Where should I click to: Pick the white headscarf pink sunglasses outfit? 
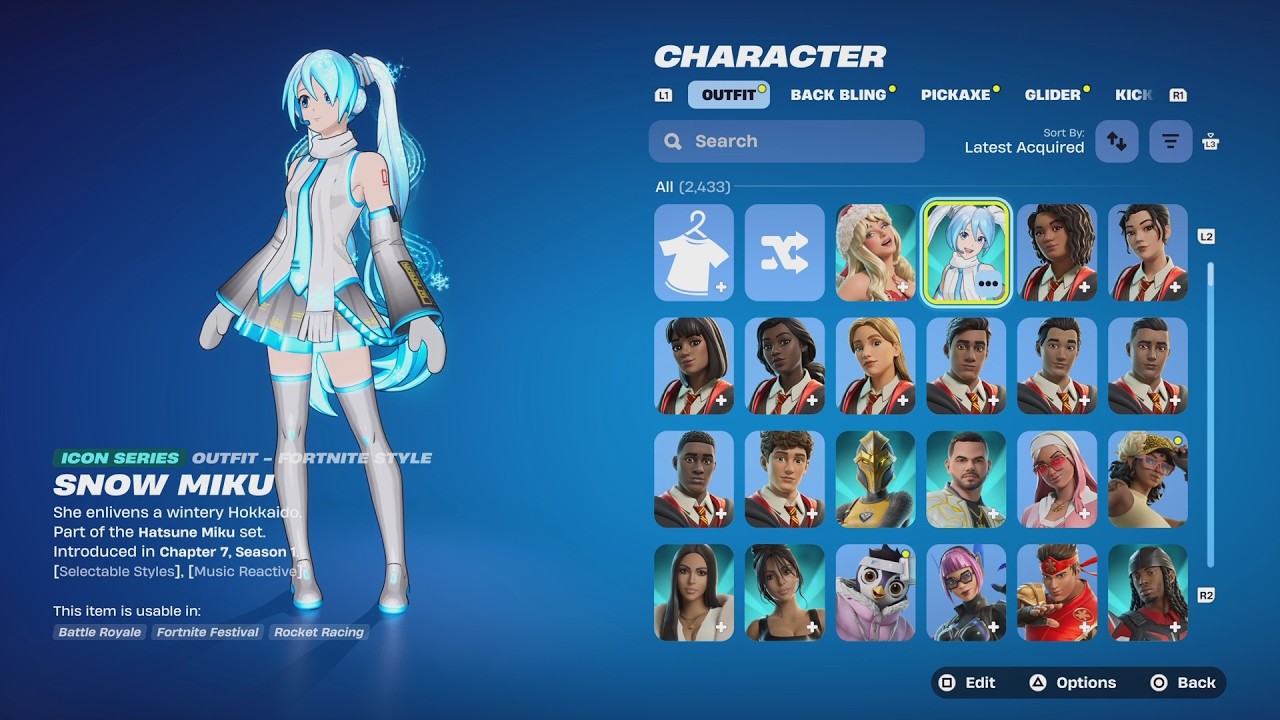(x=1057, y=479)
